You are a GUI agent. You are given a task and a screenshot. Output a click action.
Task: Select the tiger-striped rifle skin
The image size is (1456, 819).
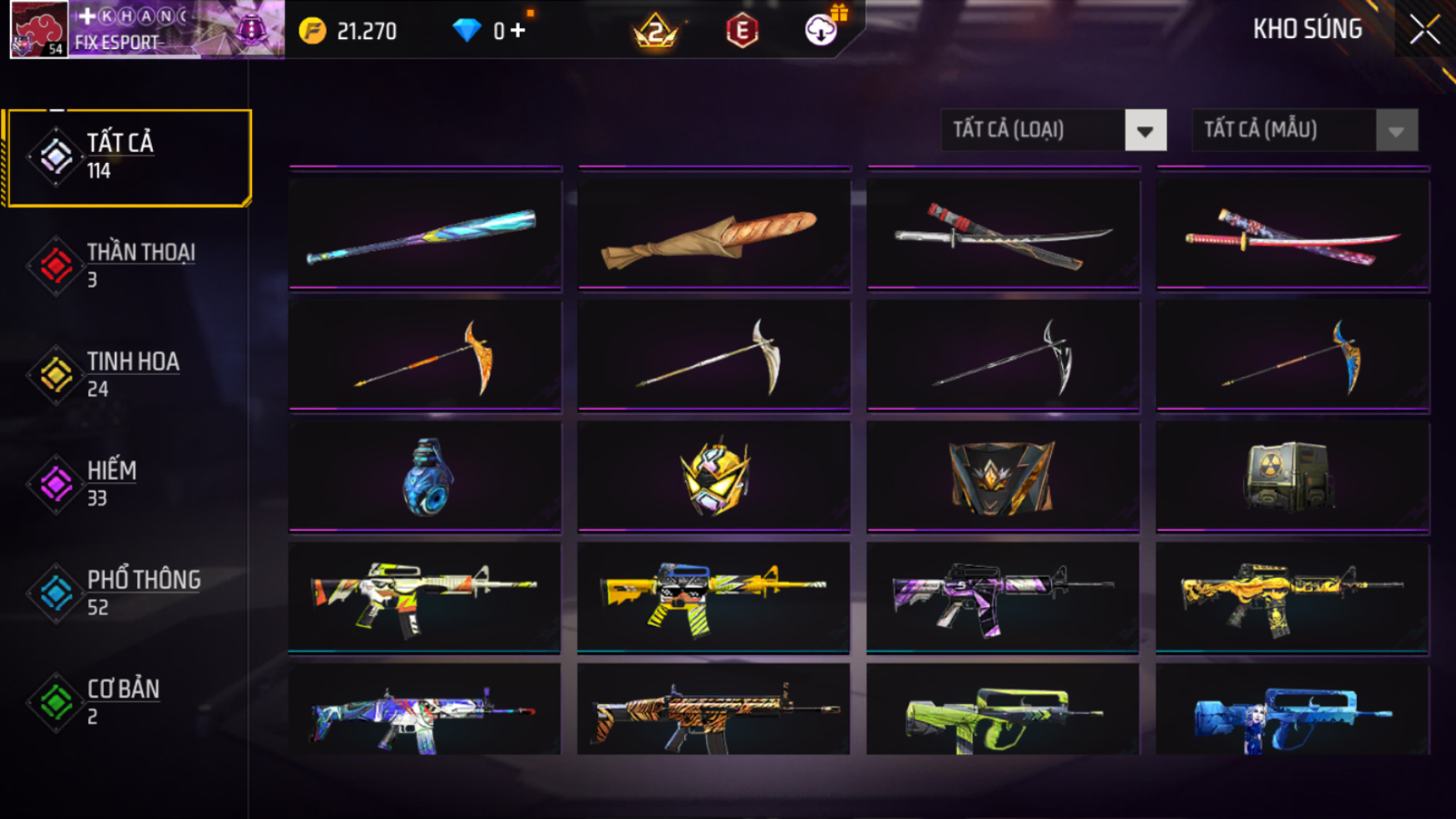(x=714, y=711)
